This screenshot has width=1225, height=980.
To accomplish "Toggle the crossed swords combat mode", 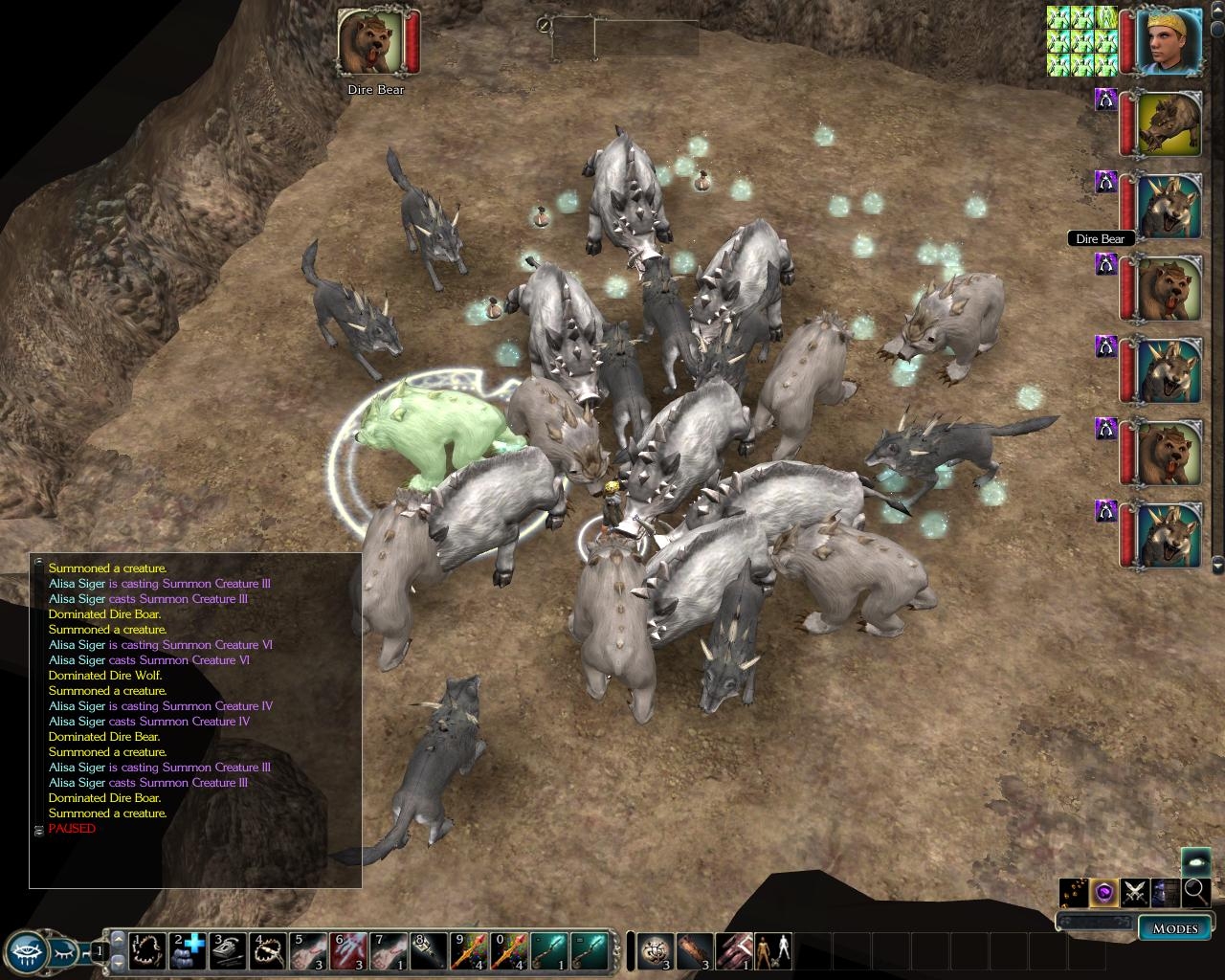I will (x=1135, y=892).
